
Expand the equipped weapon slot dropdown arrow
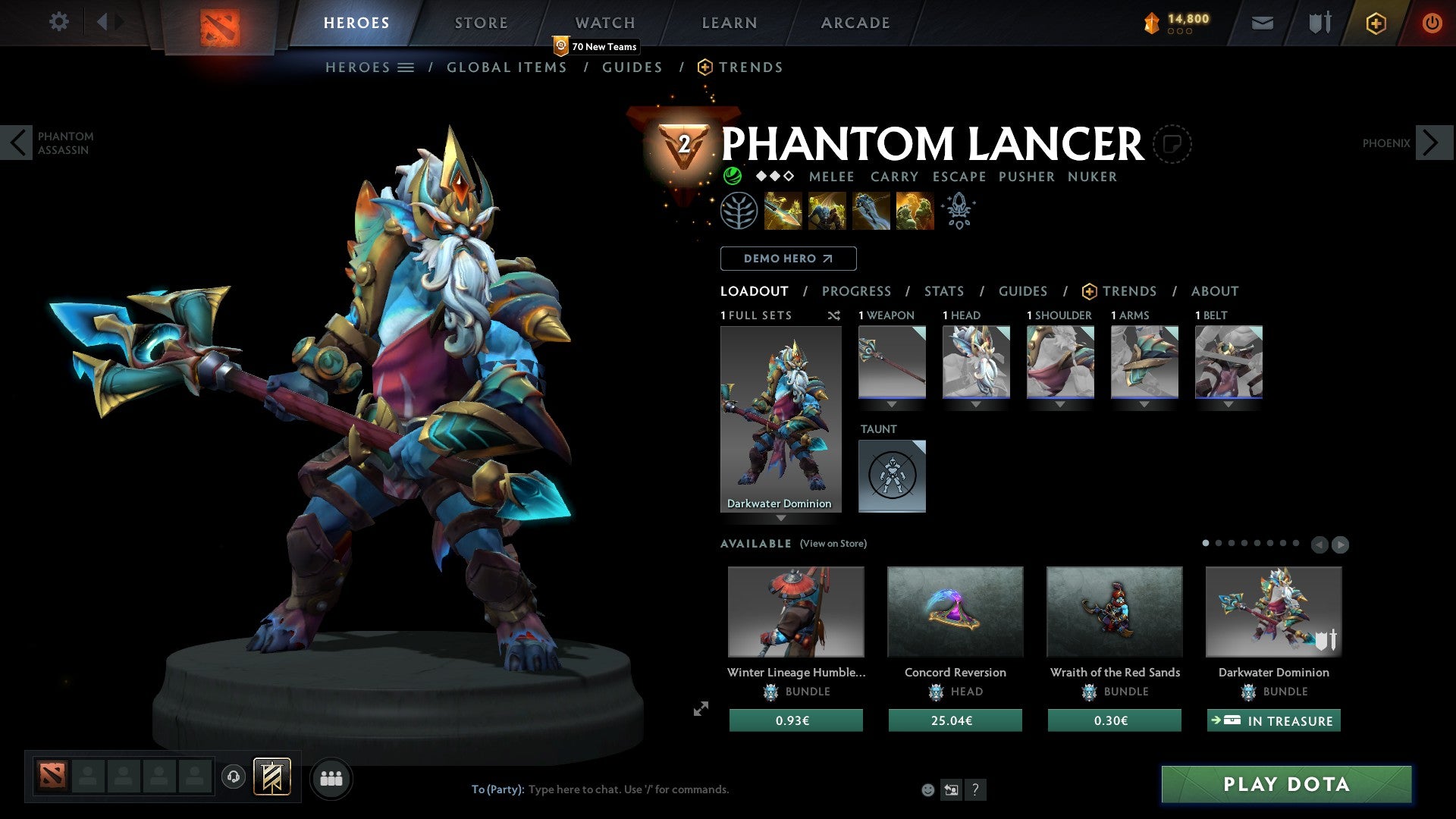coord(892,404)
